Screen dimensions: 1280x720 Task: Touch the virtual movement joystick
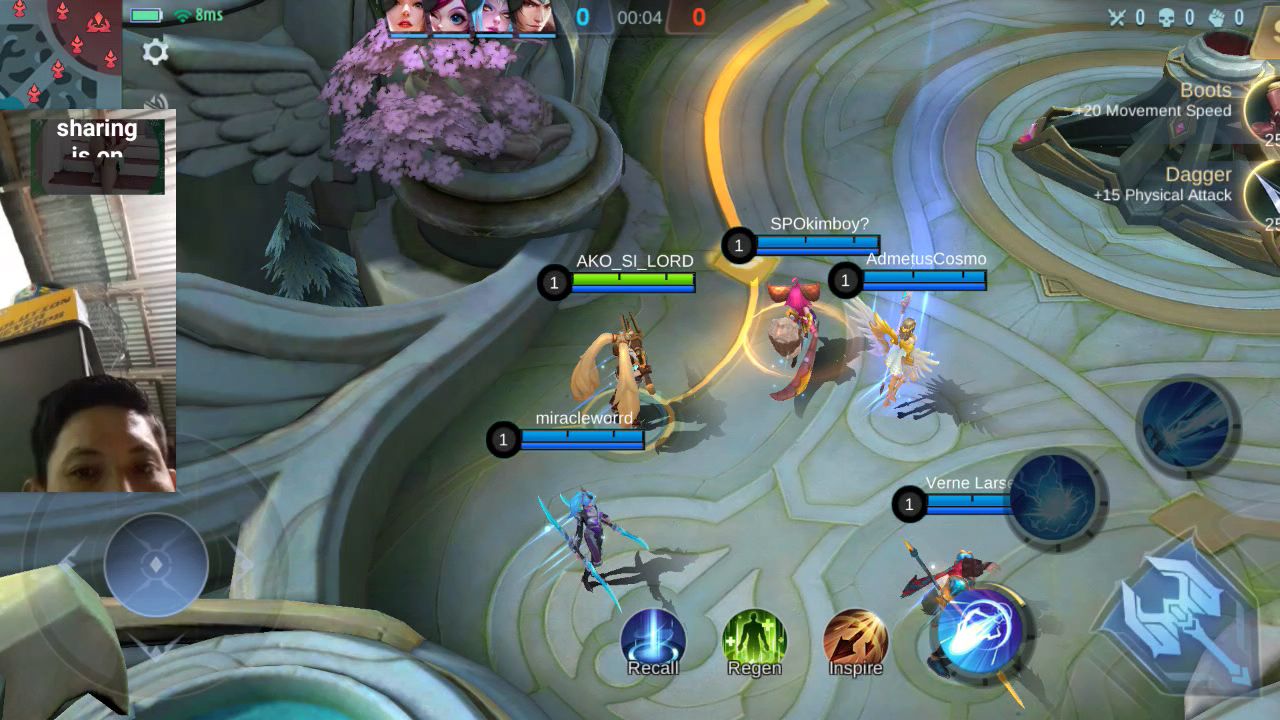coord(156,565)
